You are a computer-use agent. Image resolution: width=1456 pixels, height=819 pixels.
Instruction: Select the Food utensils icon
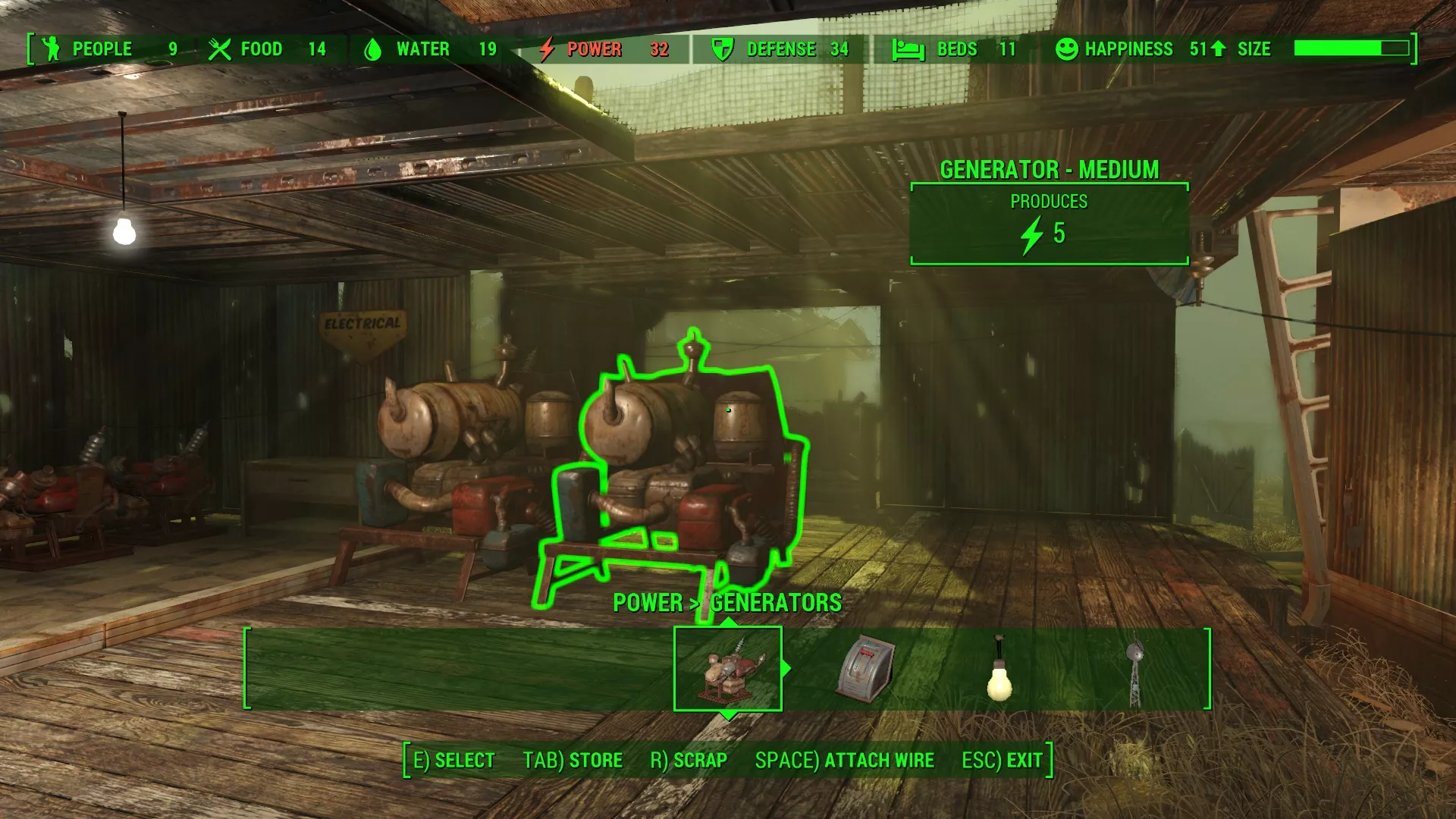221,49
